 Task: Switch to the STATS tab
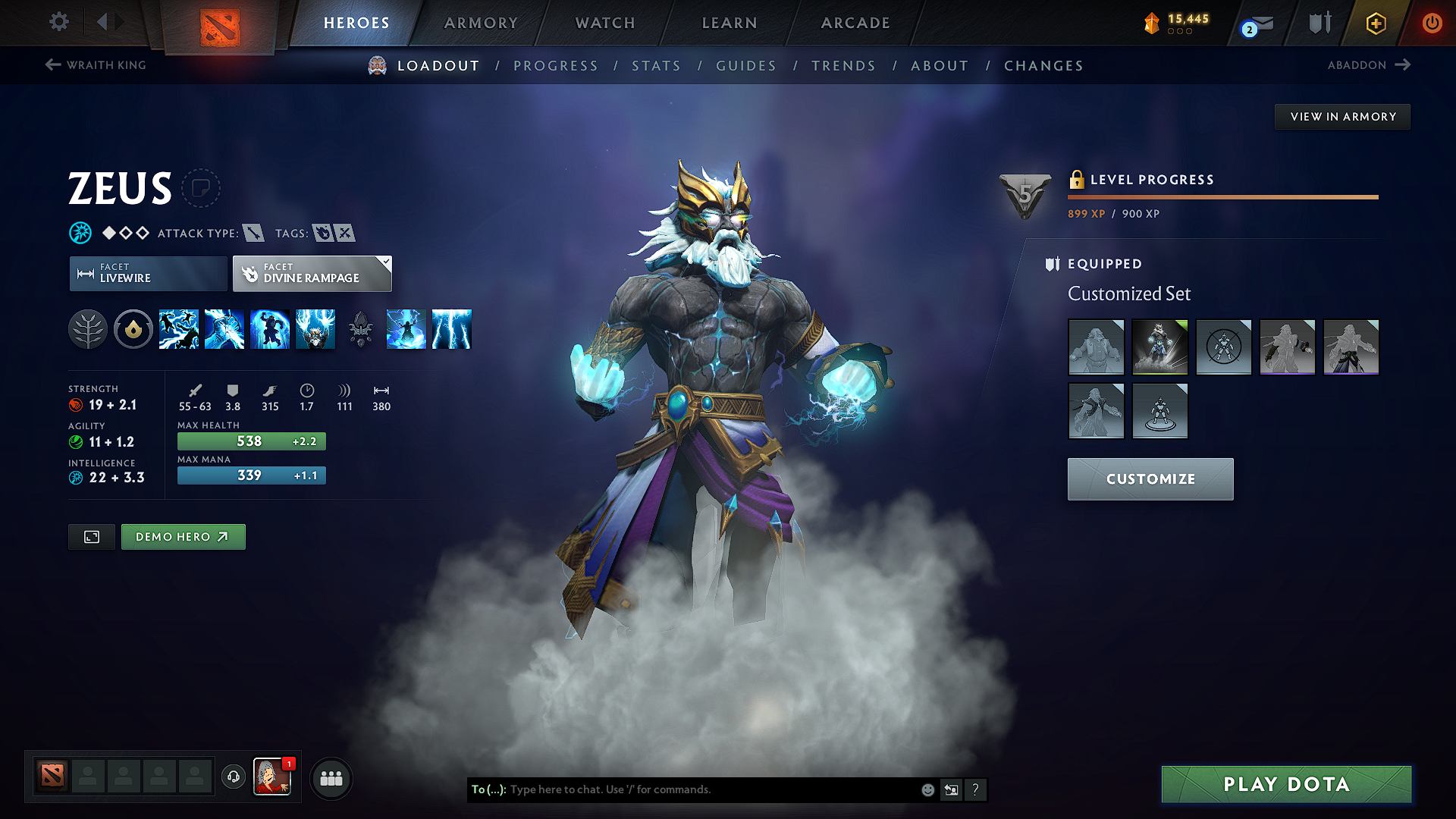point(656,66)
